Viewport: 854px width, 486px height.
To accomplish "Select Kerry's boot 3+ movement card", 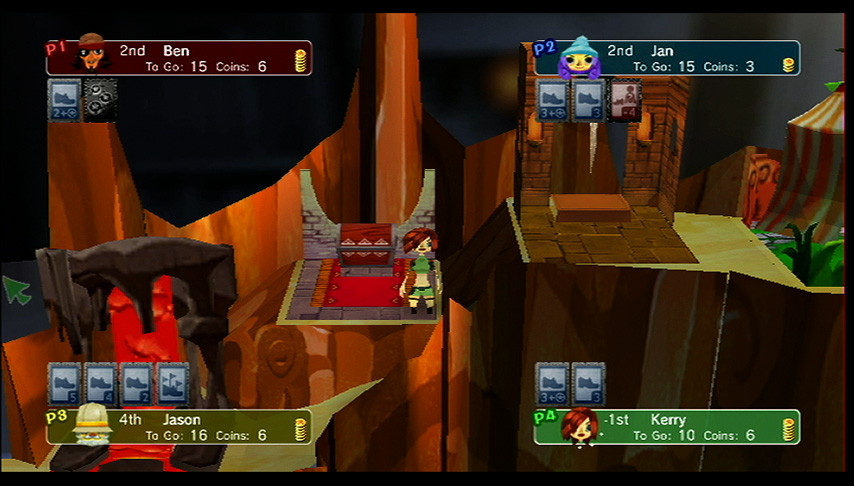I will pyautogui.click(x=553, y=384).
